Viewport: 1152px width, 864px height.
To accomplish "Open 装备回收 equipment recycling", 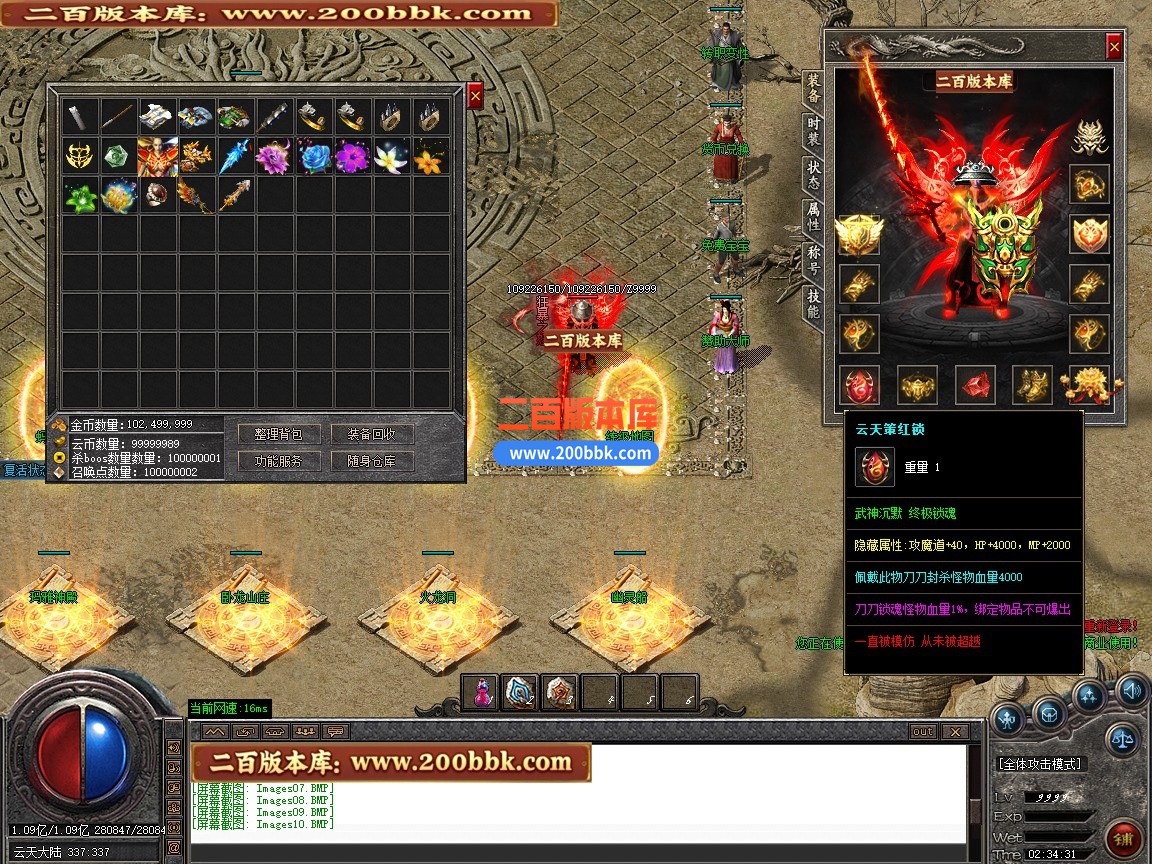I will pos(372,434).
